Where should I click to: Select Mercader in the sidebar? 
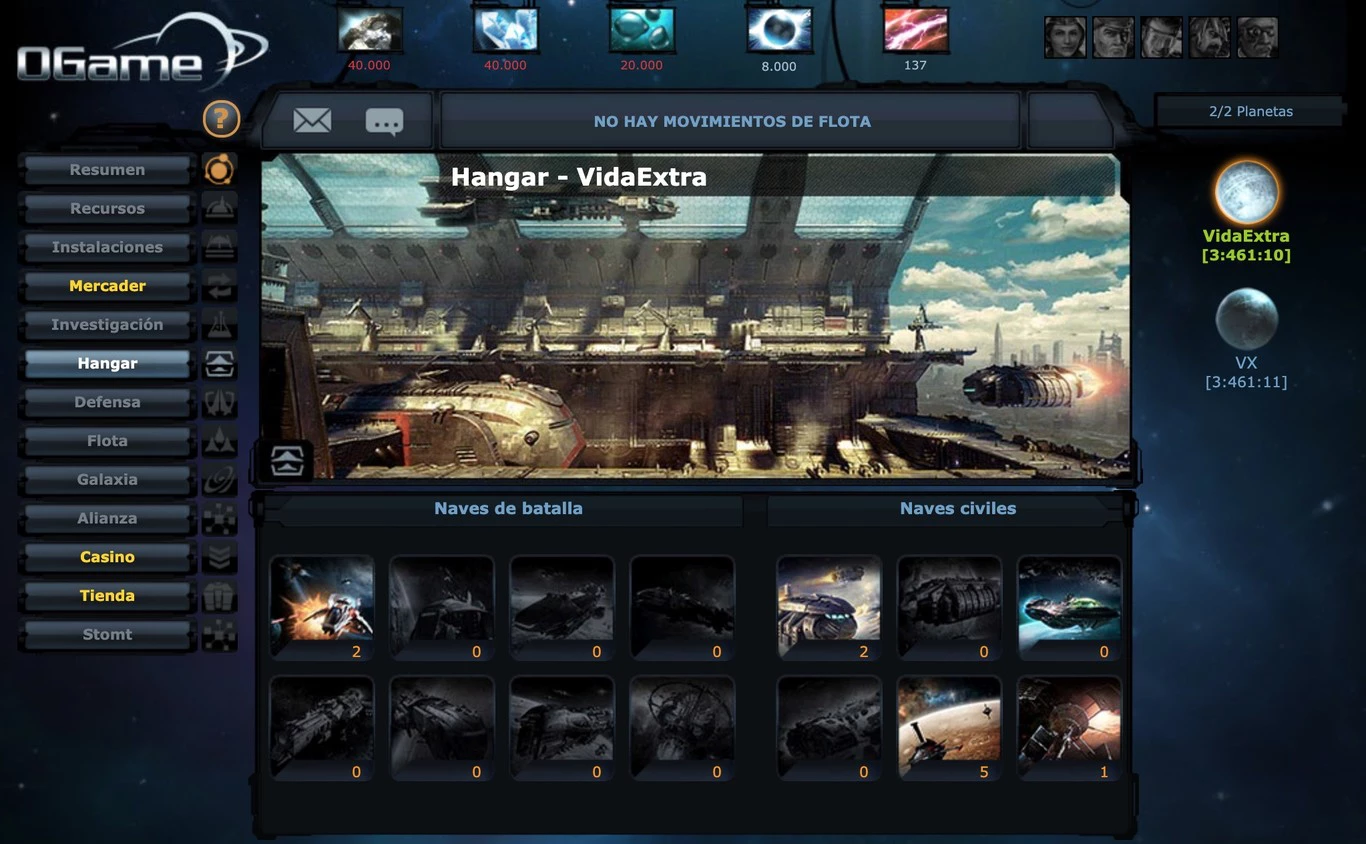click(107, 286)
